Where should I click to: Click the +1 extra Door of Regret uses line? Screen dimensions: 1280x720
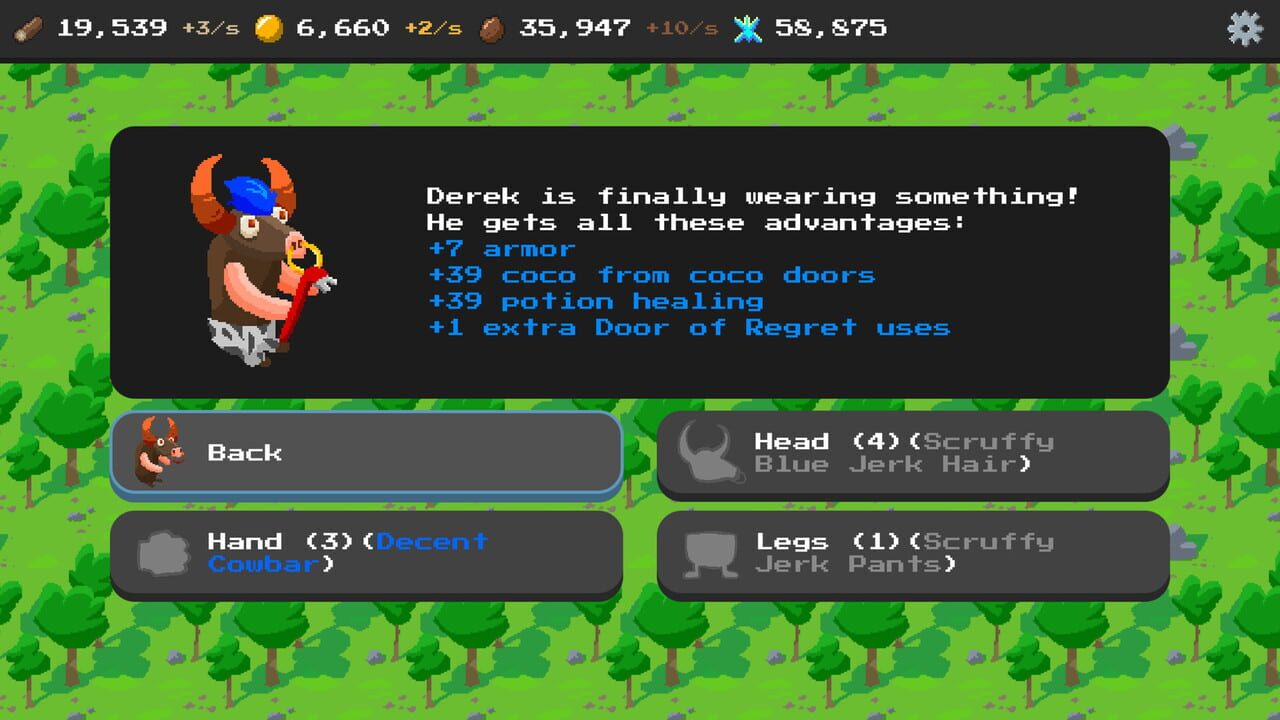click(x=690, y=327)
